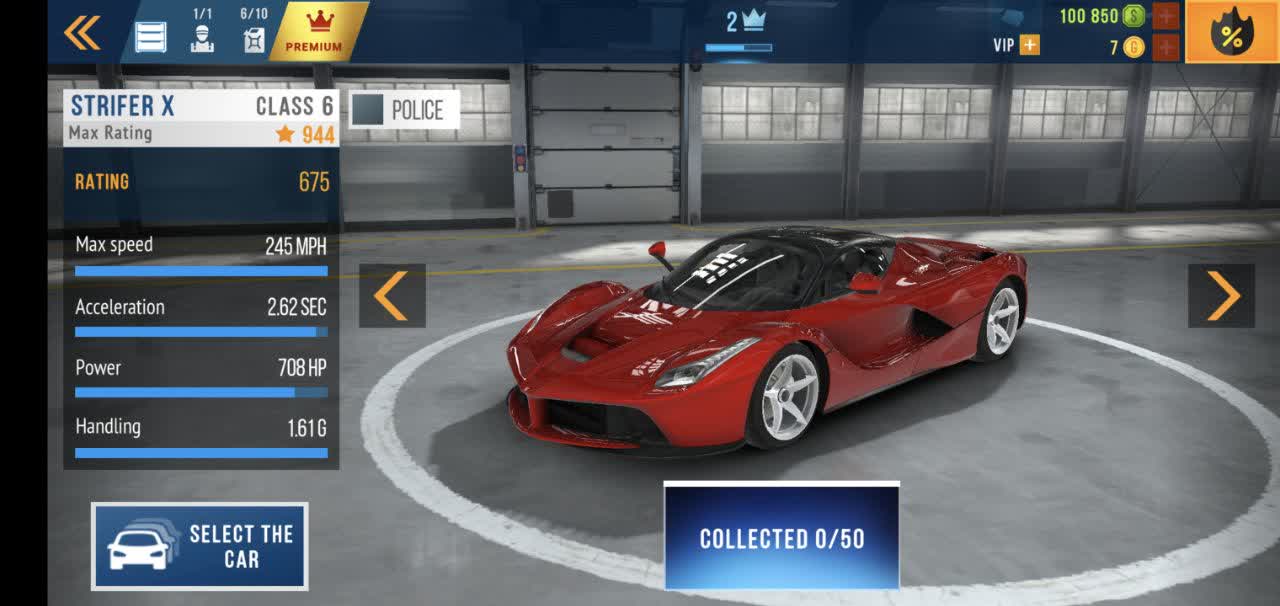Open the VIP plus button
The height and width of the screenshot is (606, 1280).
(1029, 45)
